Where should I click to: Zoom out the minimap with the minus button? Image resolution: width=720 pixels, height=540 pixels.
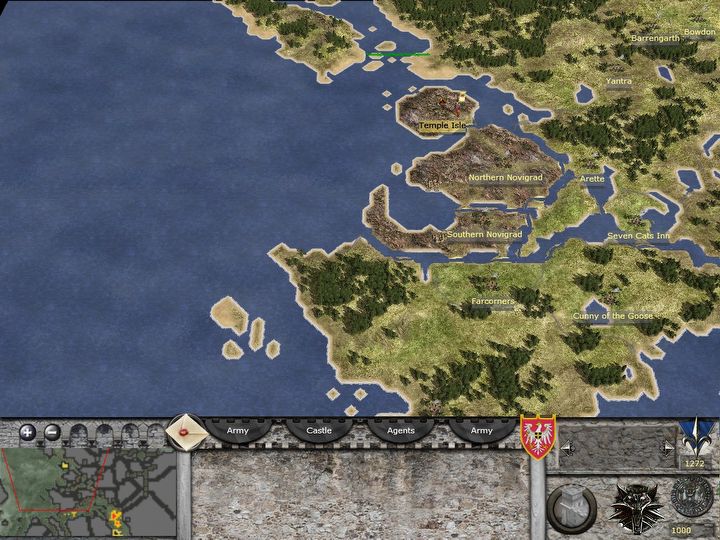point(52,433)
